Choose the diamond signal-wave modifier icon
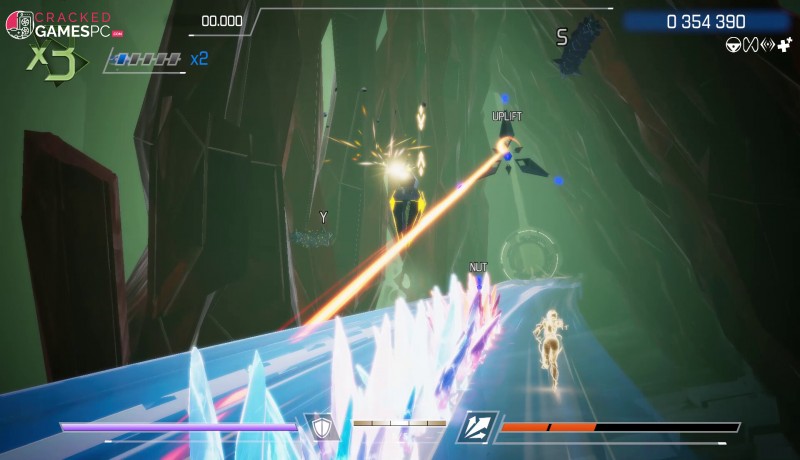800x460 pixels. (x=767, y=44)
